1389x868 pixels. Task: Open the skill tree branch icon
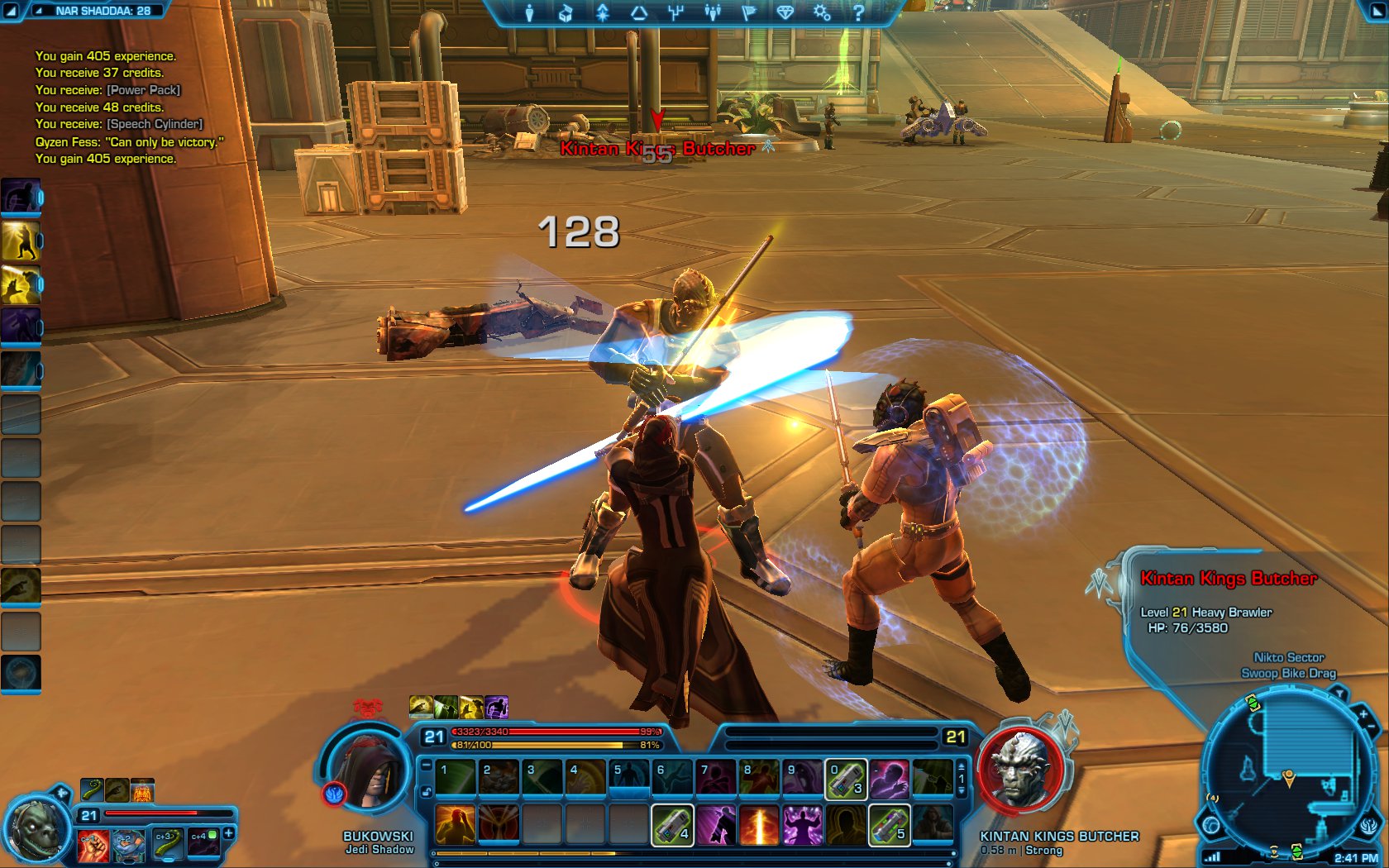click(x=675, y=12)
